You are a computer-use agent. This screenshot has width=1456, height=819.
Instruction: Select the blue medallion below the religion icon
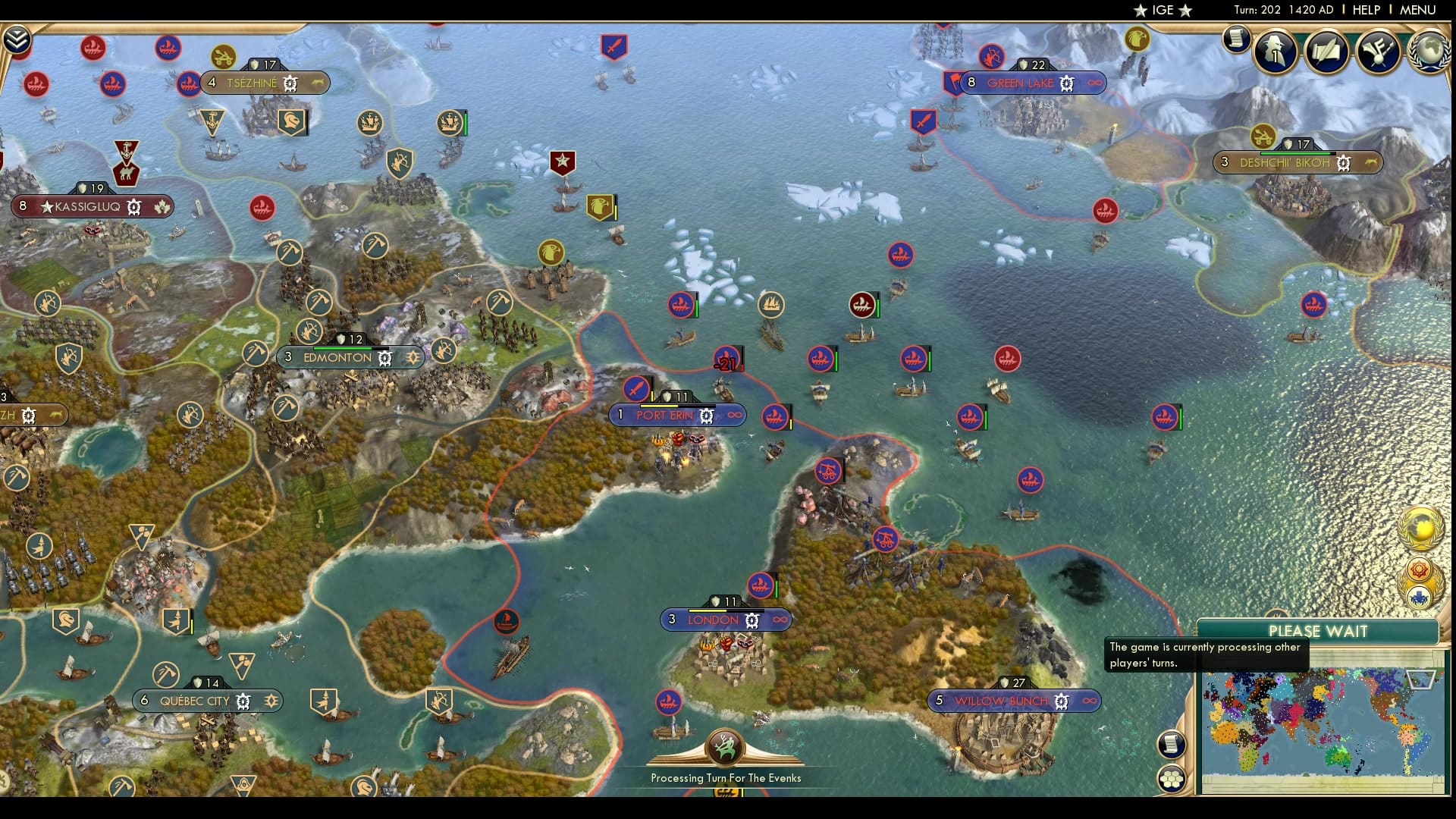(x=1418, y=596)
